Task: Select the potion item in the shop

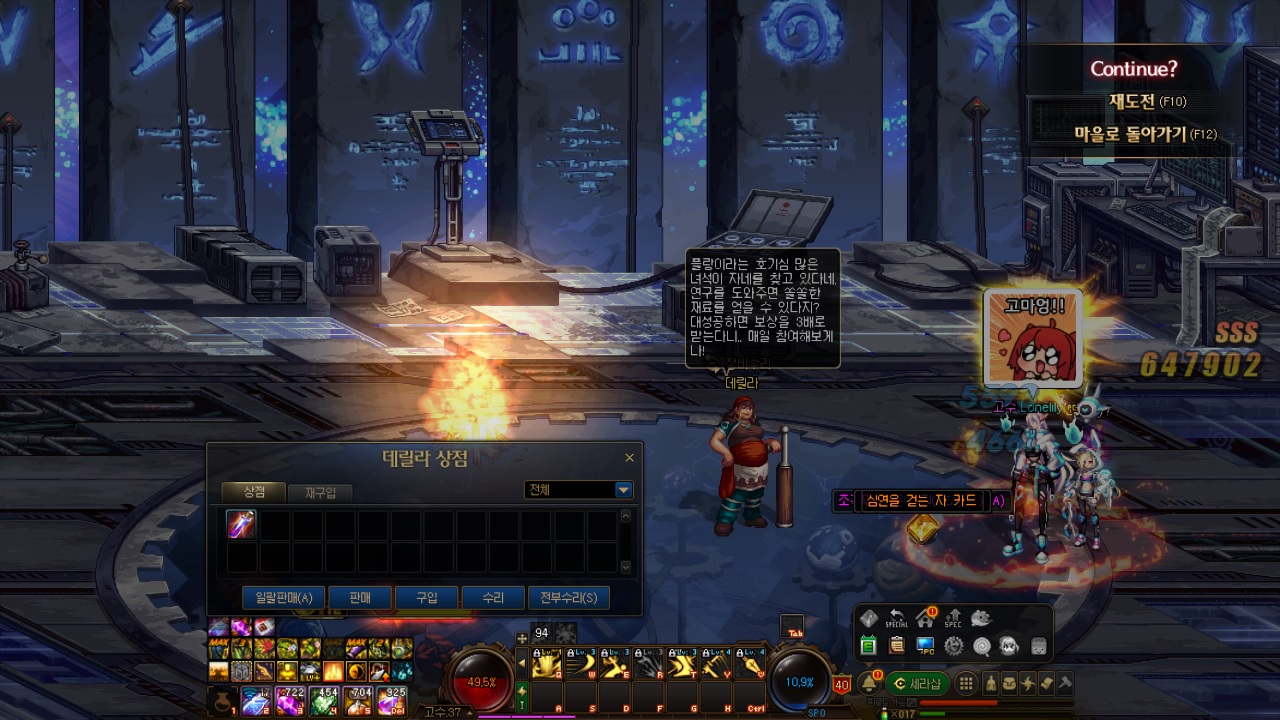Action: (x=241, y=524)
